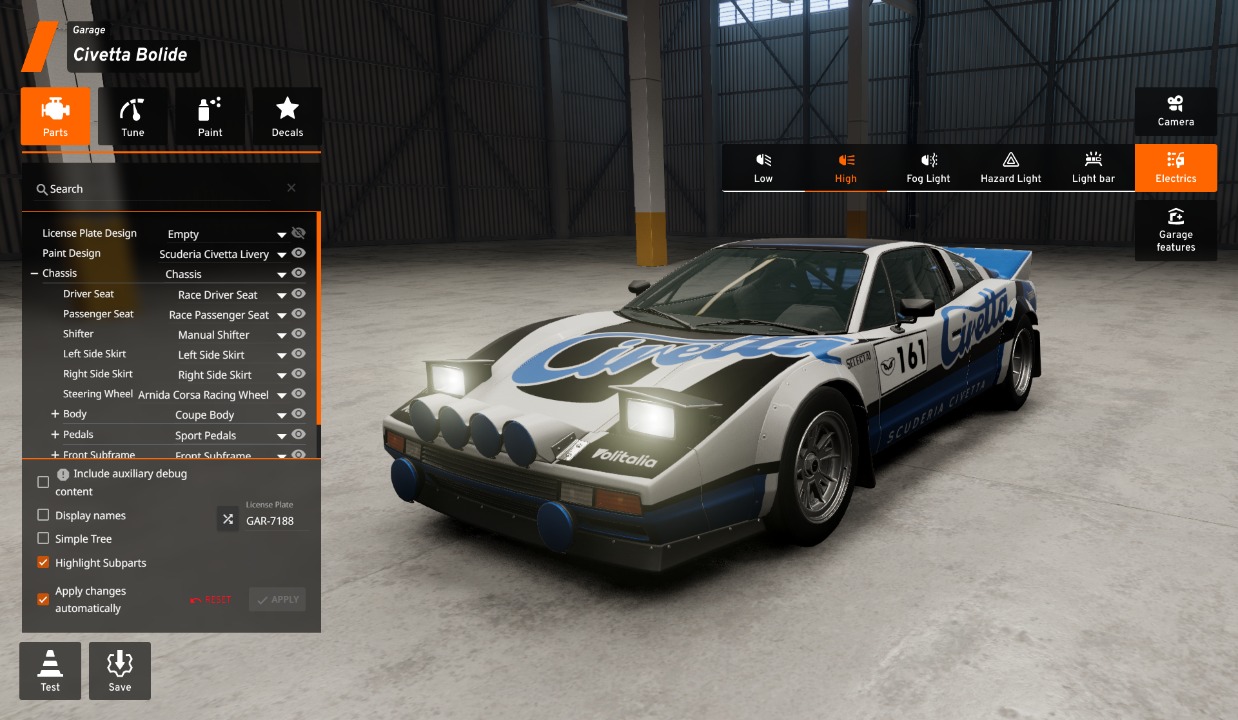Enable the Display names checkbox
Image resolution: width=1238 pixels, height=720 pixels.
pyautogui.click(x=43, y=515)
